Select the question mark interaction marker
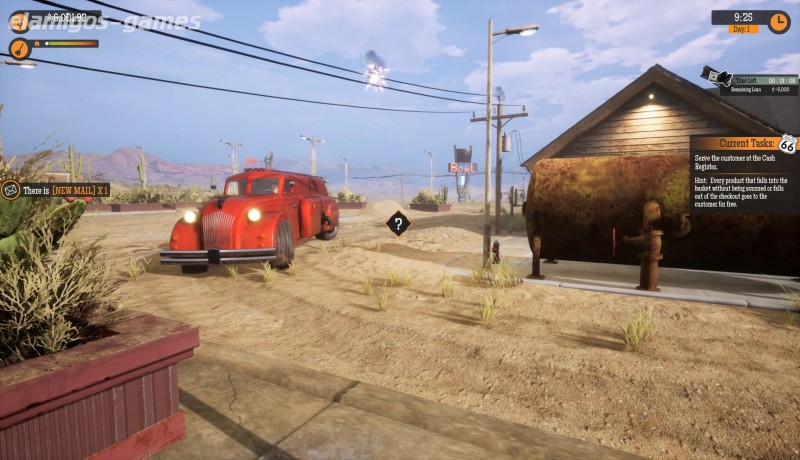This screenshot has height=460, width=800. (x=398, y=223)
